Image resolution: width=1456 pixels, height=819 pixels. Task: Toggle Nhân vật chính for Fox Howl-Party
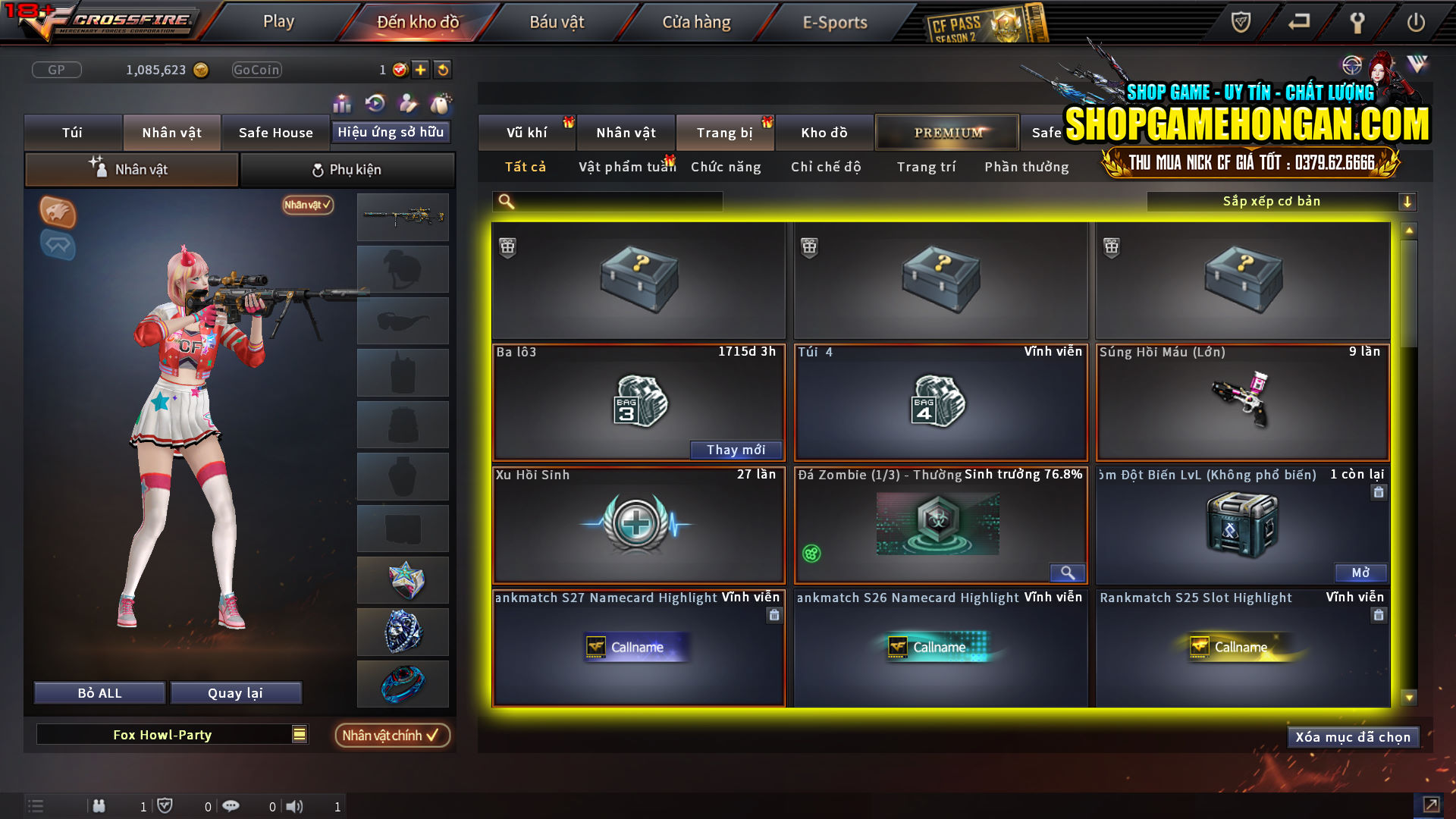coord(391,735)
